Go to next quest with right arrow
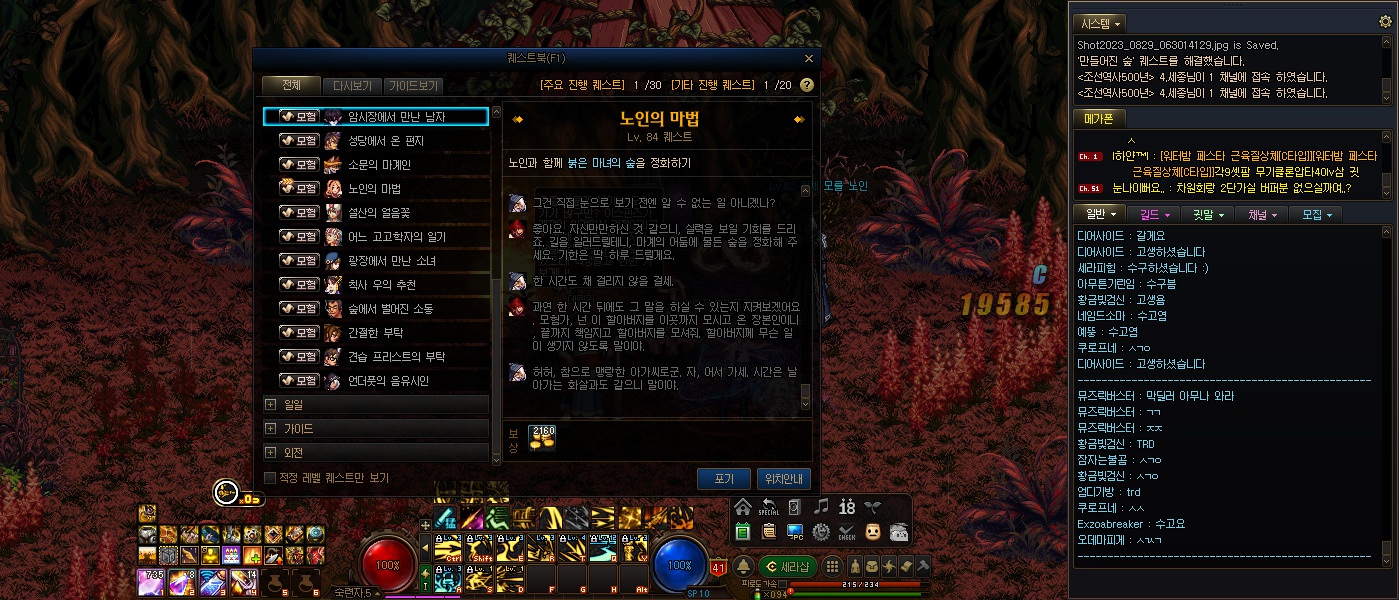 (799, 120)
